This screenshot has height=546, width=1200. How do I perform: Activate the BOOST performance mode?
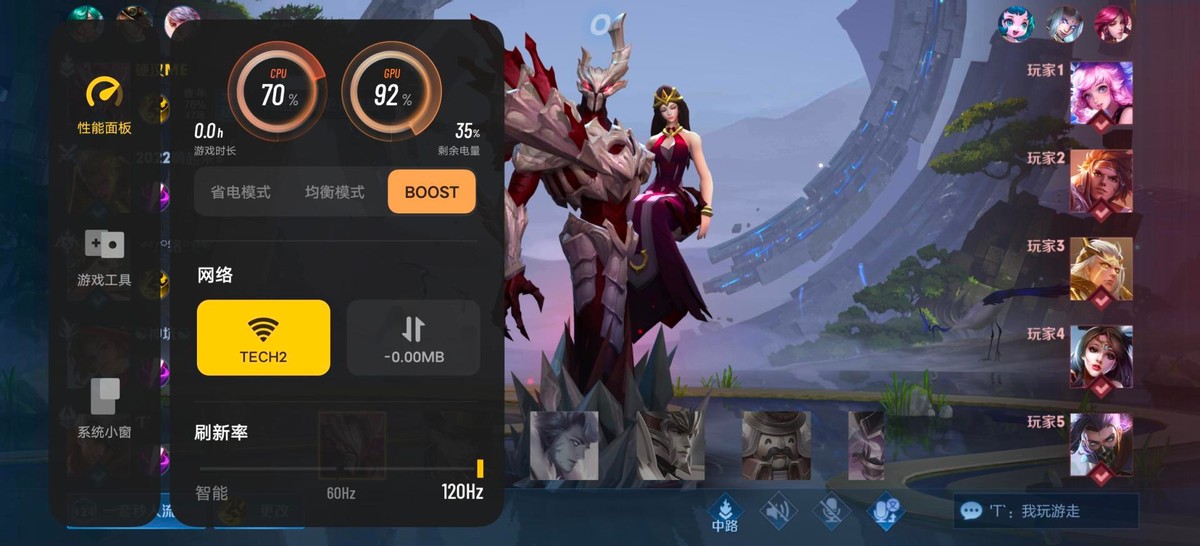point(431,192)
